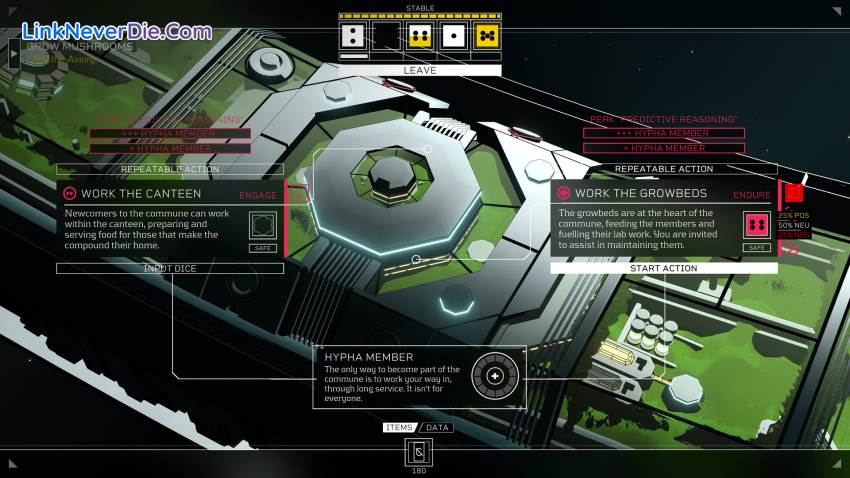
Task: Leave the current location
Action: tap(420, 71)
